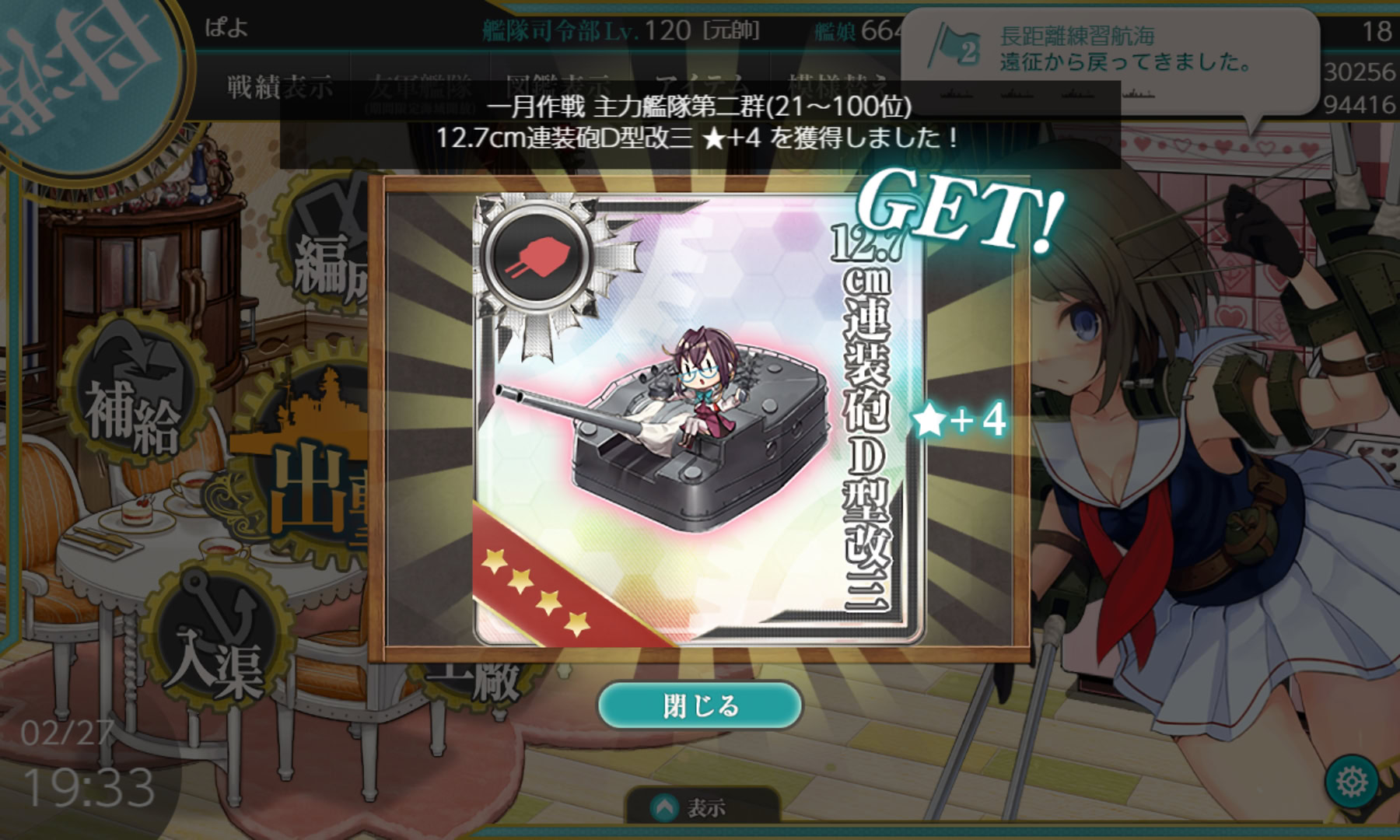This screenshot has width=1400, height=840.
Task: Open the 入渠 repair dock menu
Action: click(214, 653)
